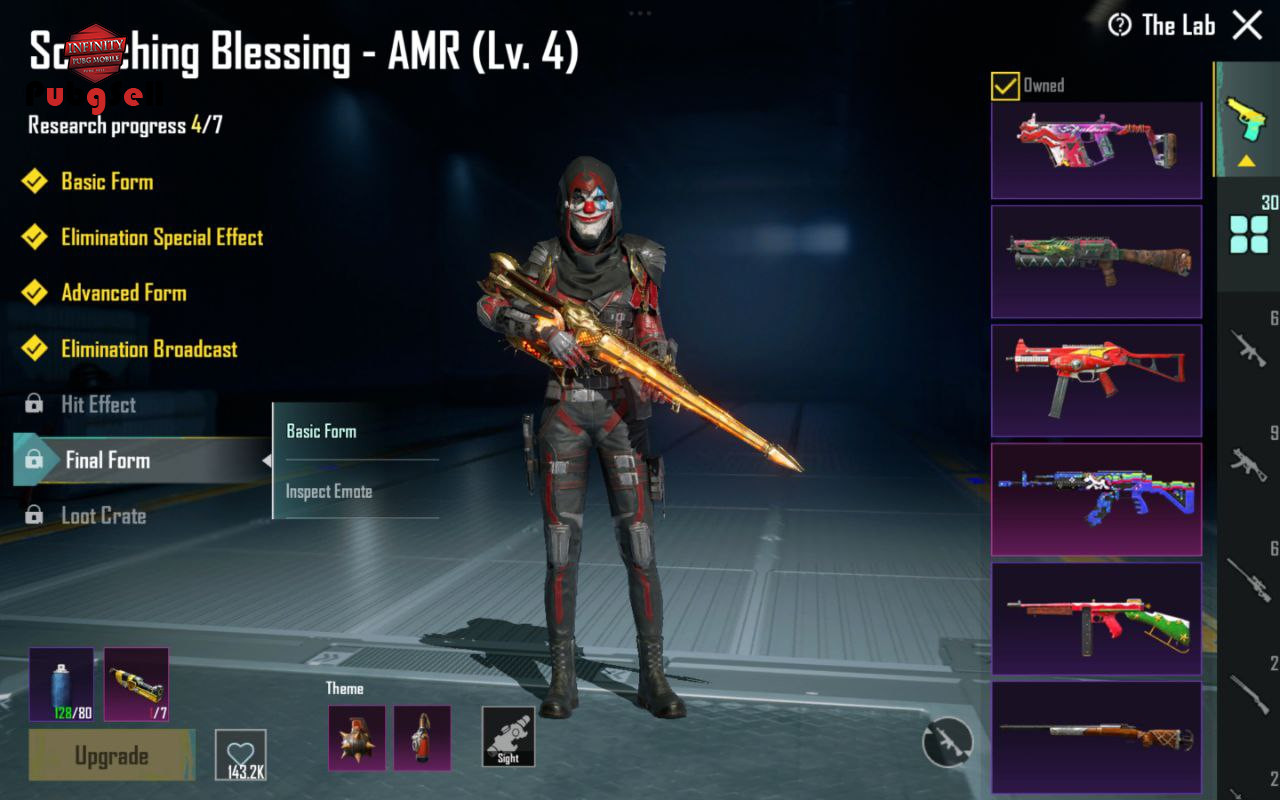1280x800 pixels.
Task: Select the red UMP skin thumbnail
Action: [x=1096, y=380]
